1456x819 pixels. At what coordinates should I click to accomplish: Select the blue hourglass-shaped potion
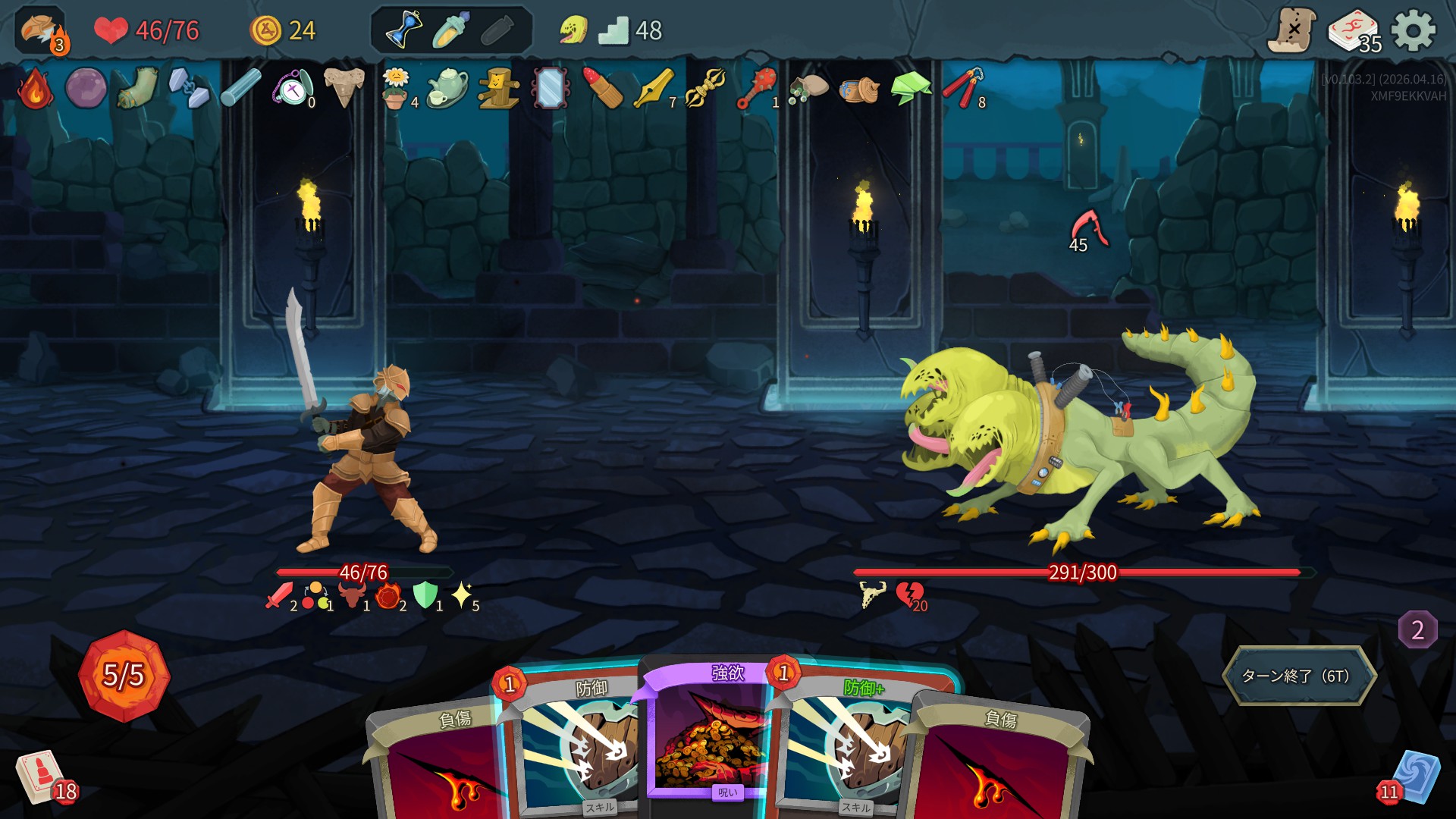point(404,30)
